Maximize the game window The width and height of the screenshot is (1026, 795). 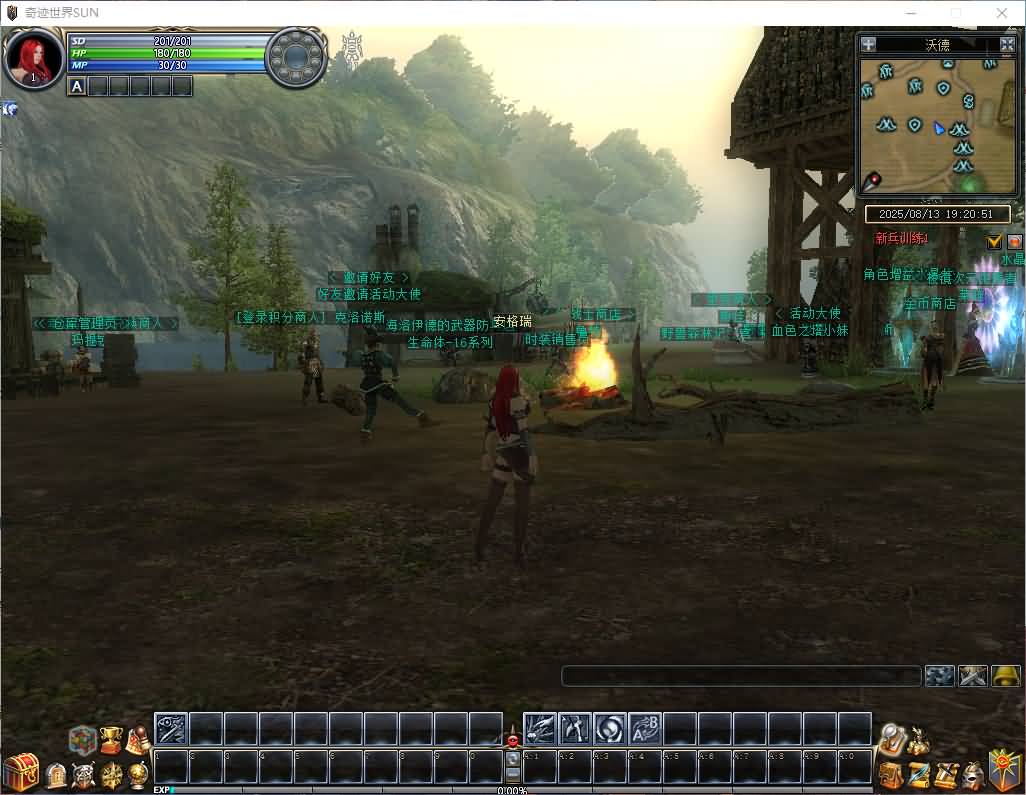(x=956, y=13)
